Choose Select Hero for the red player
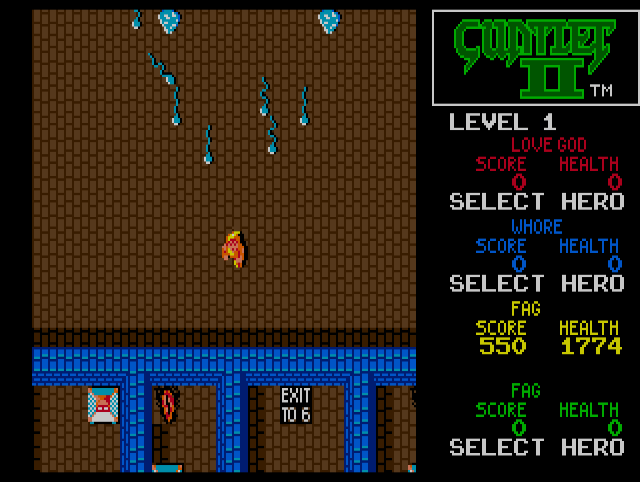 point(536,201)
